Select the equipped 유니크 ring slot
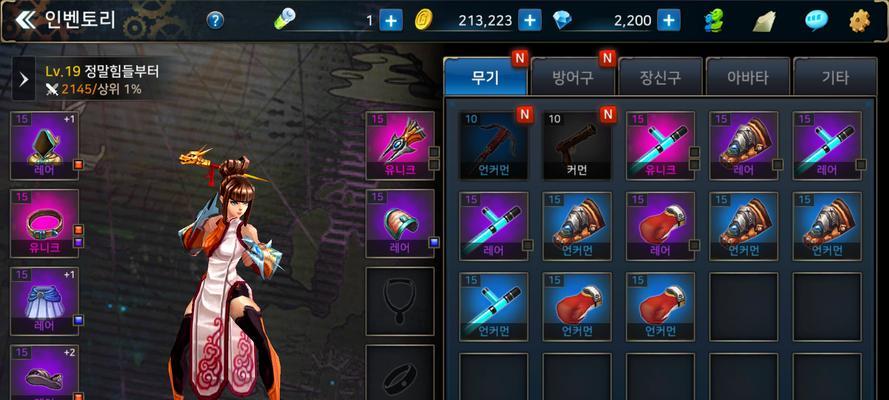This screenshot has width=889, height=400. (44, 224)
